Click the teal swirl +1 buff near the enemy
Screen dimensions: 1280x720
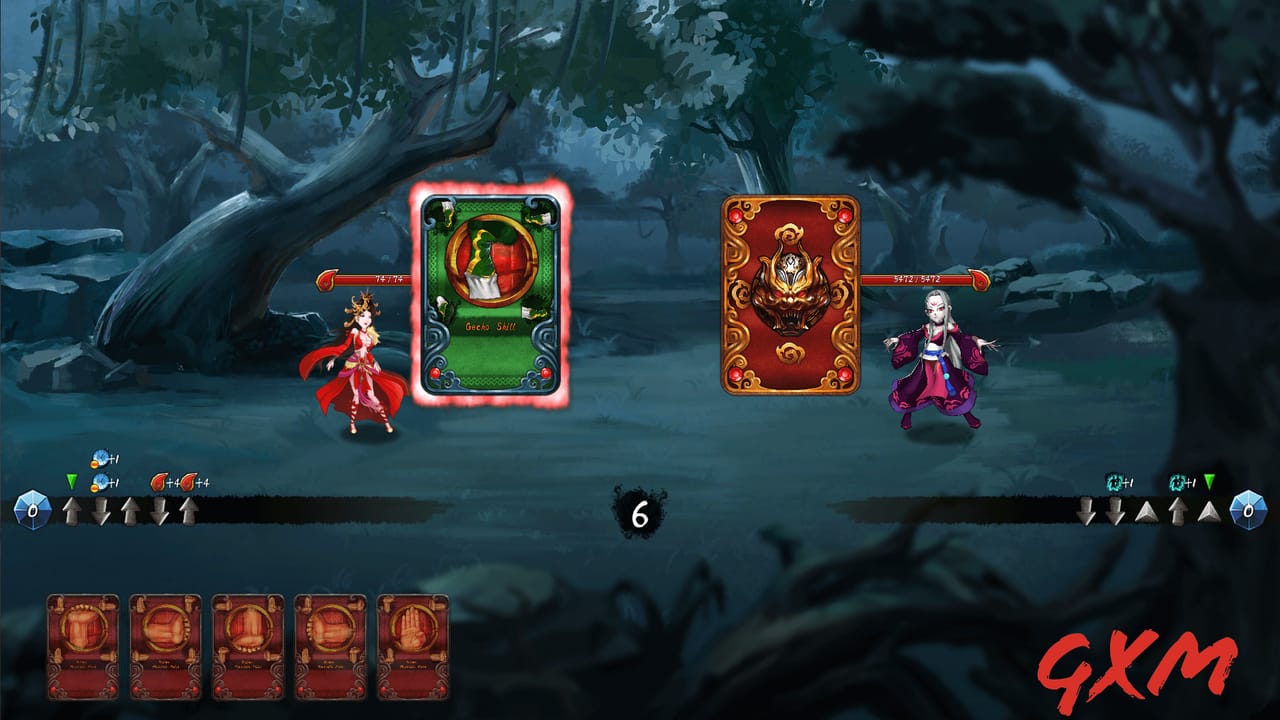coord(1114,482)
